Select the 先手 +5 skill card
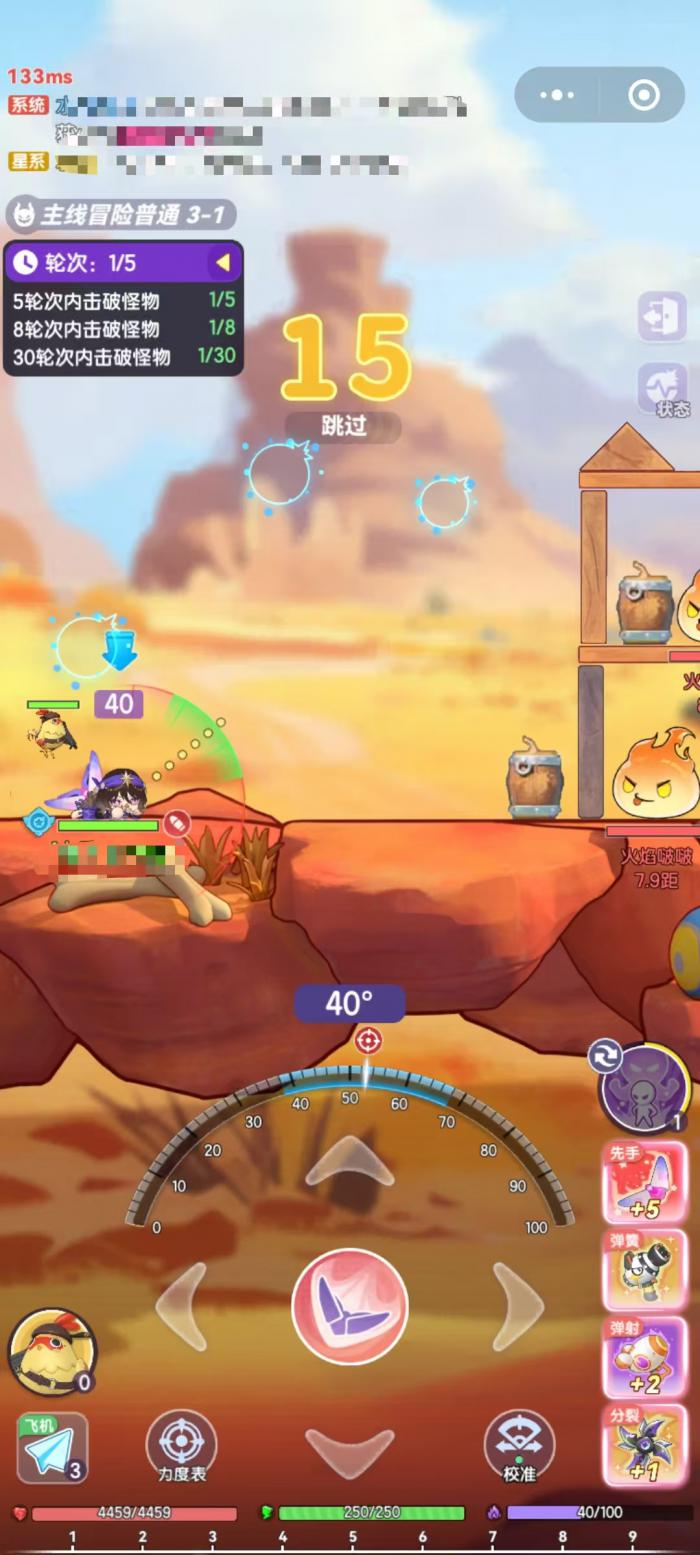 [644, 1182]
